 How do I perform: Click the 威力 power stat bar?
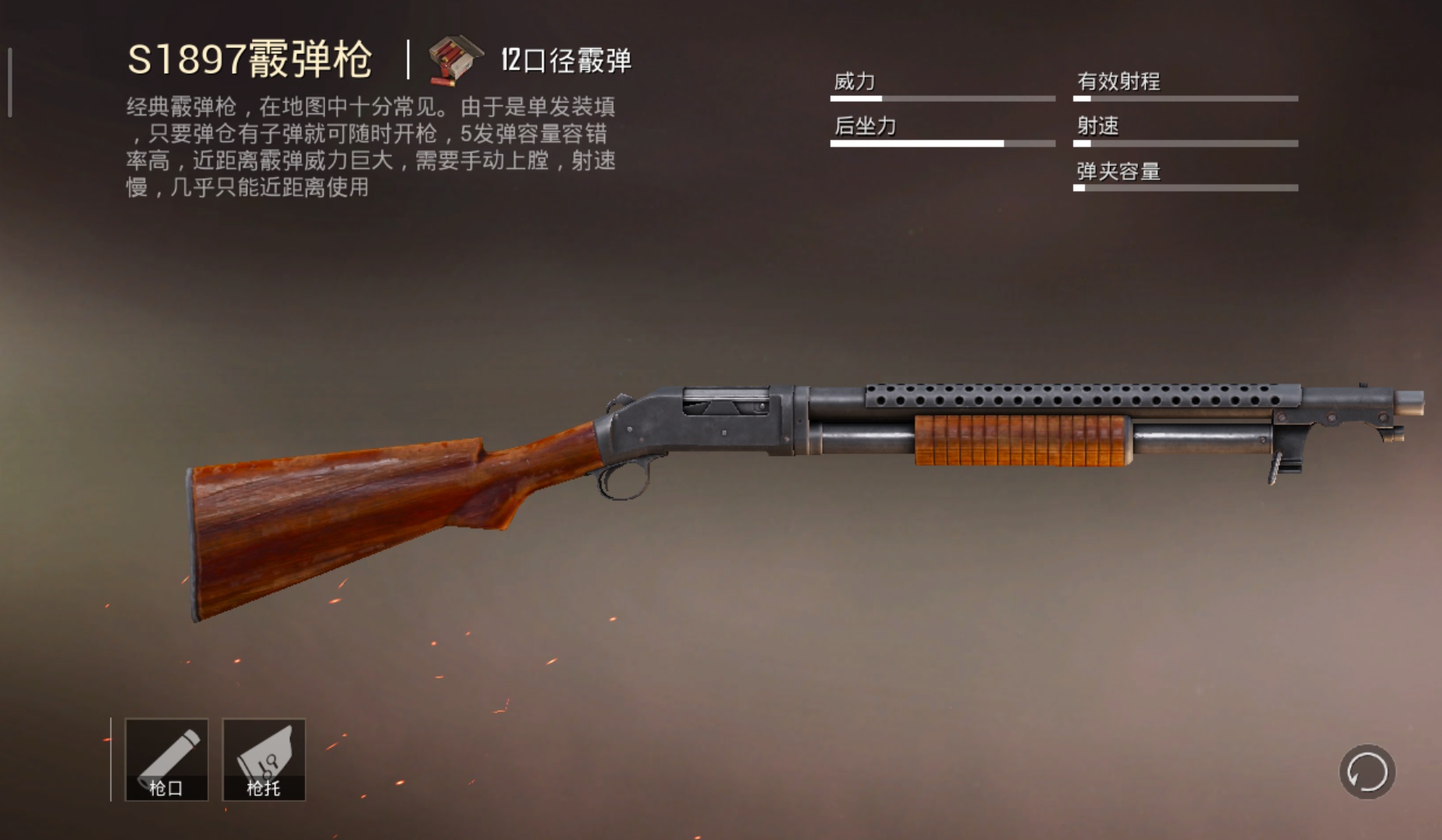(941, 97)
